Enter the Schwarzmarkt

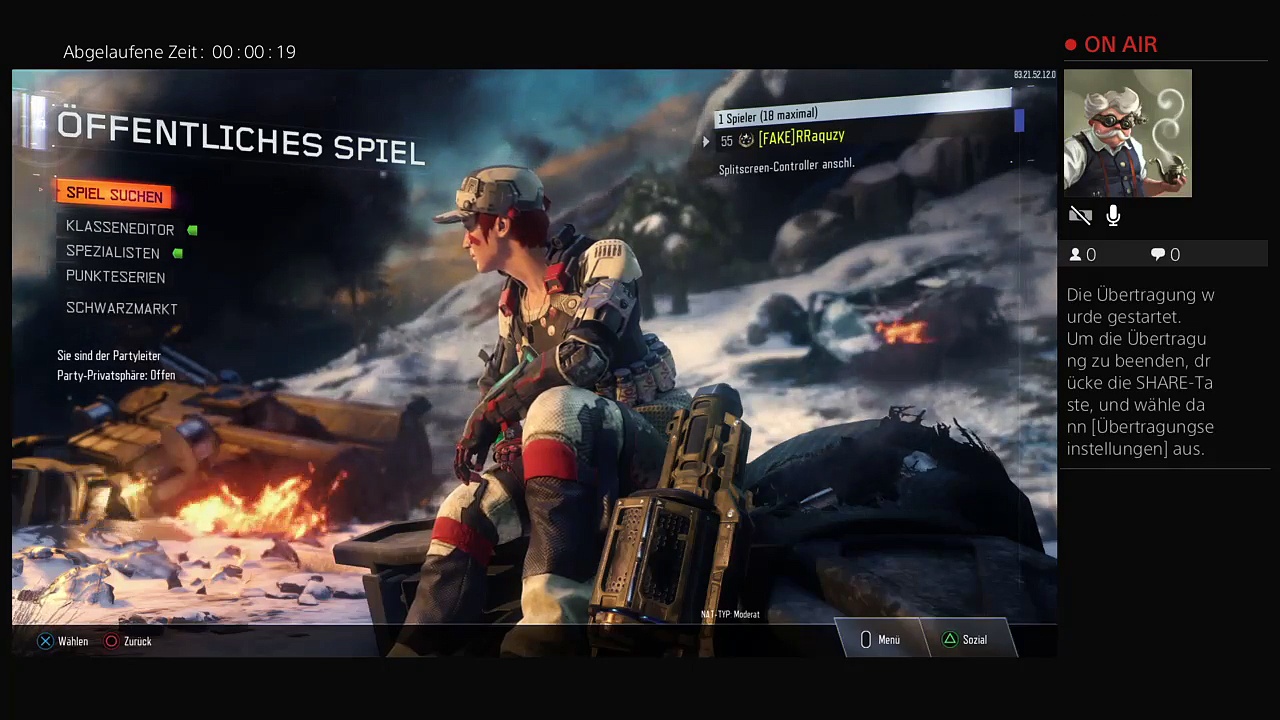click(x=122, y=309)
